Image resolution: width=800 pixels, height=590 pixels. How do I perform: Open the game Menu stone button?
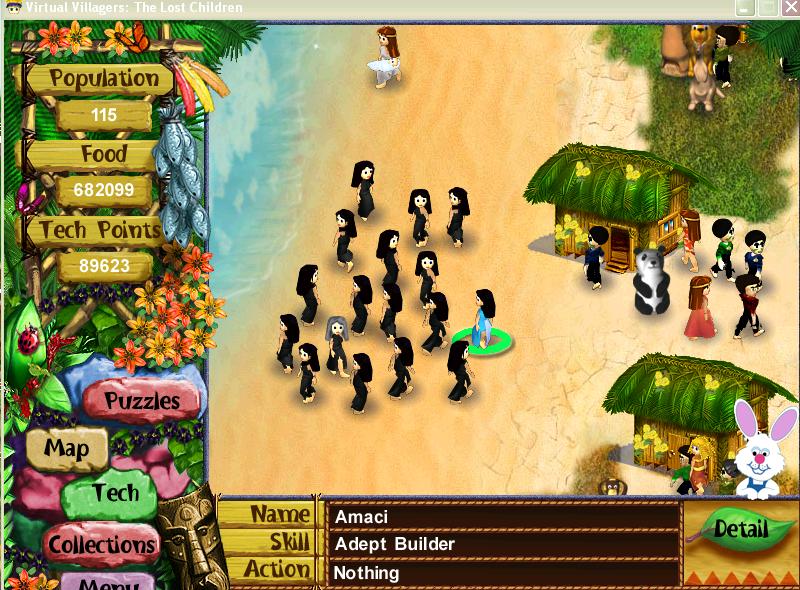tap(108, 582)
